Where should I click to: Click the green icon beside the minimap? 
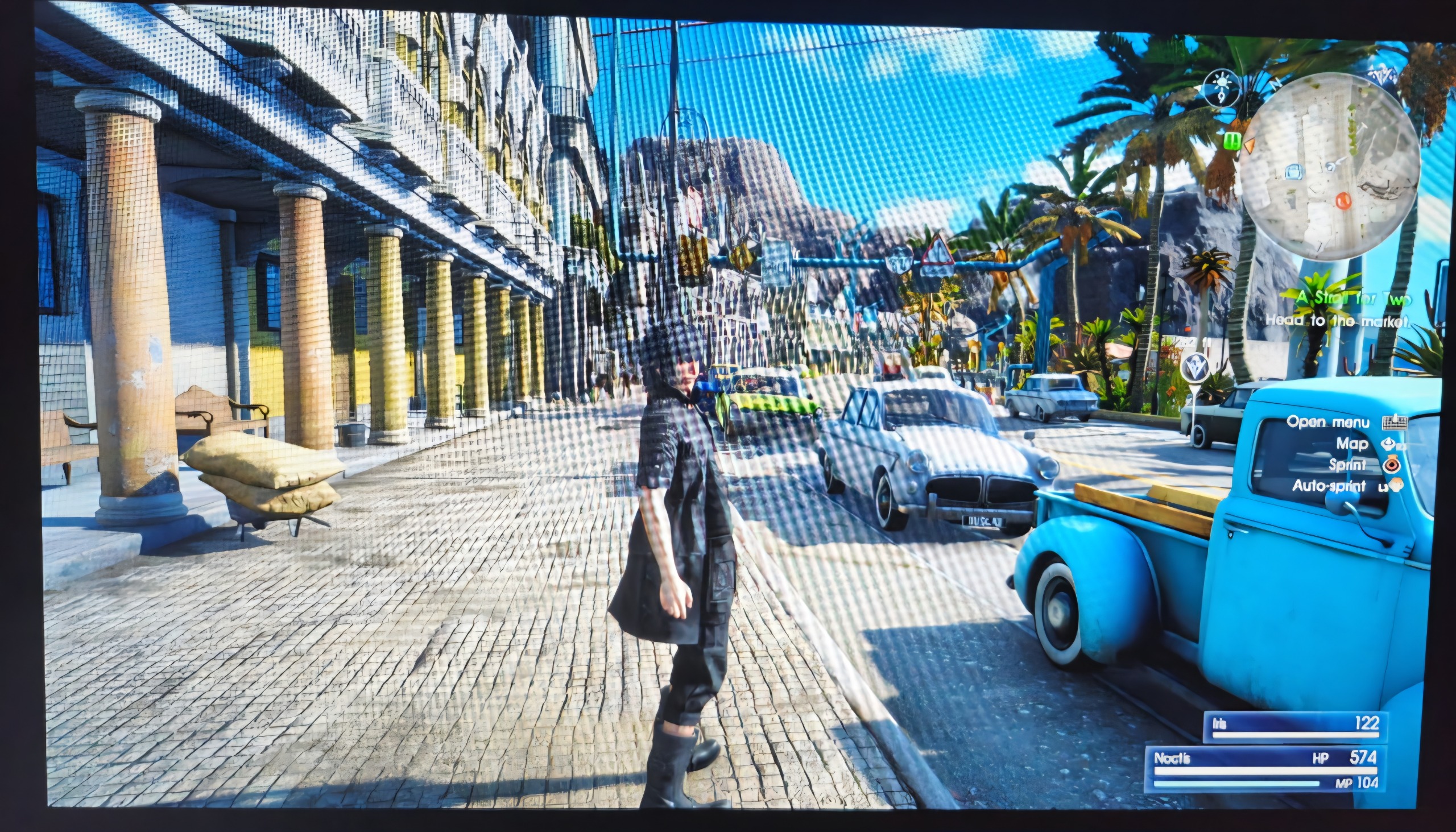(1232, 139)
